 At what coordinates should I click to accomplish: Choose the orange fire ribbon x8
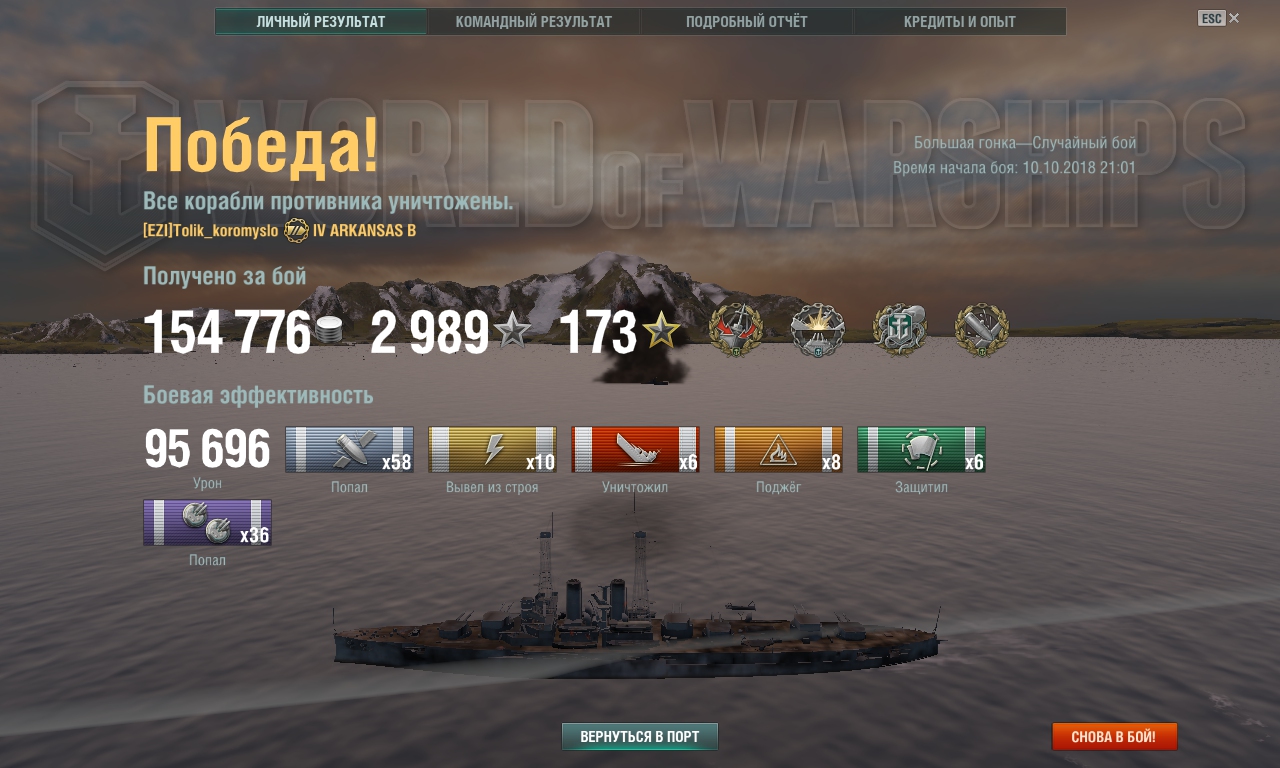(x=778, y=450)
